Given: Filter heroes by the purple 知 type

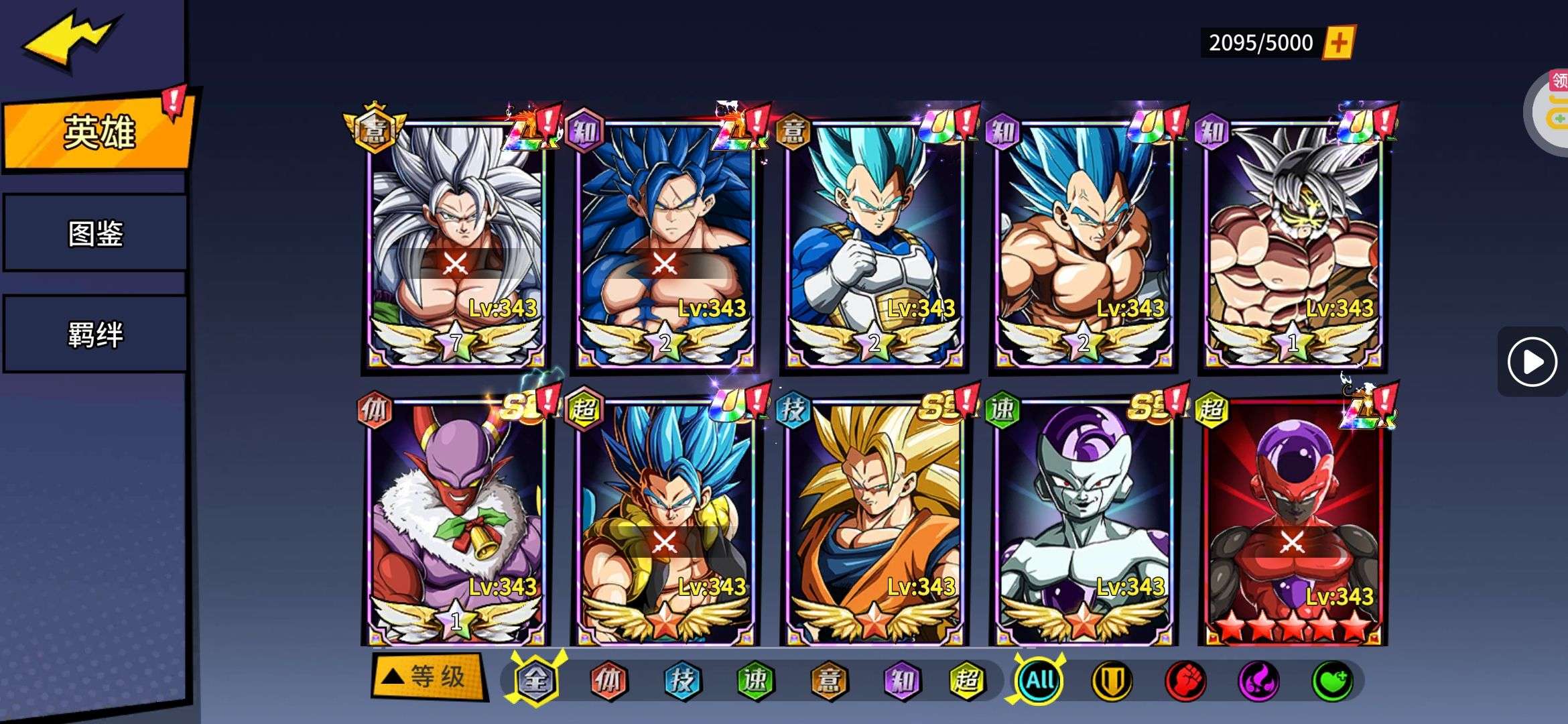Looking at the screenshot, I should coord(902,680).
